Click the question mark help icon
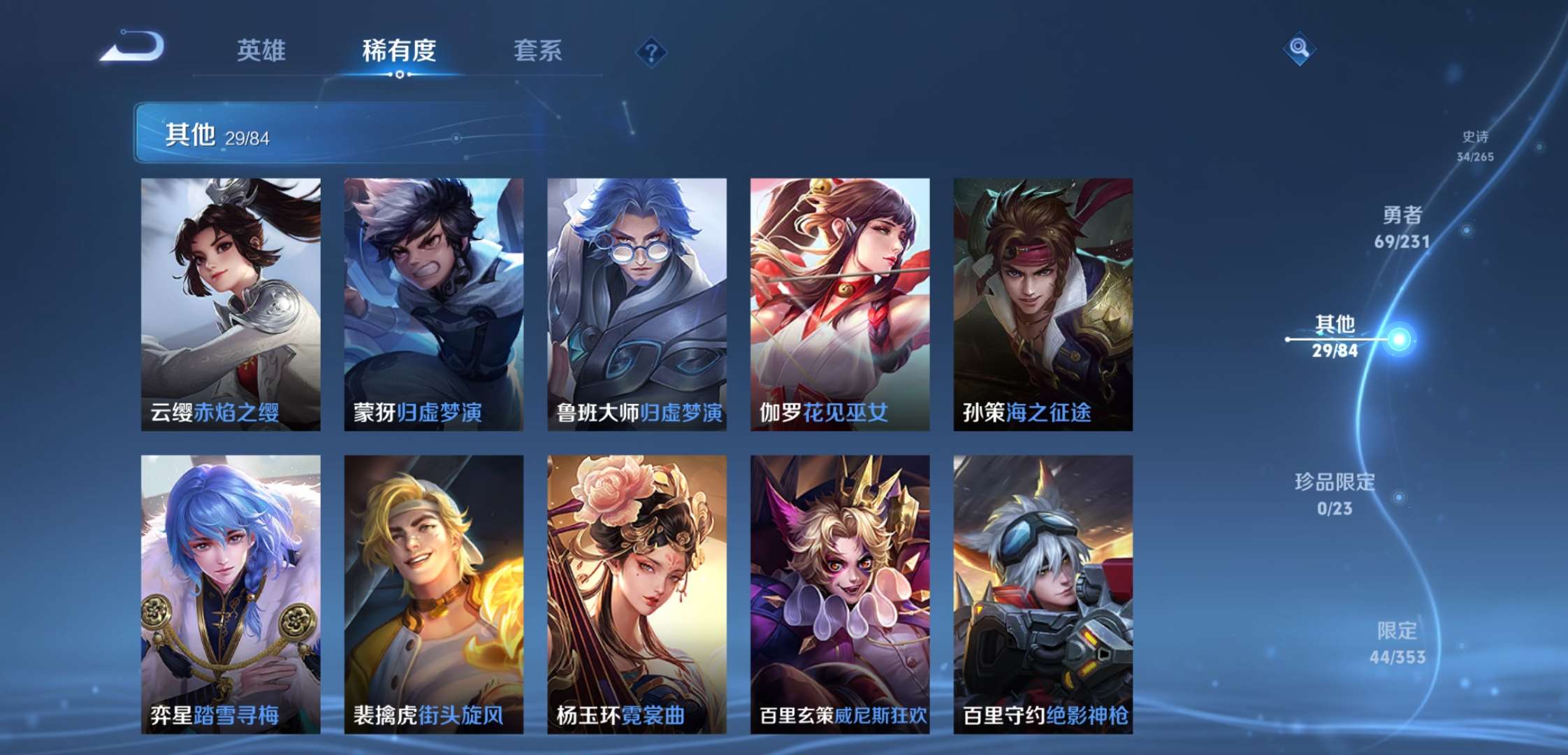Viewport: 1568px width, 755px height. point(650,51)
